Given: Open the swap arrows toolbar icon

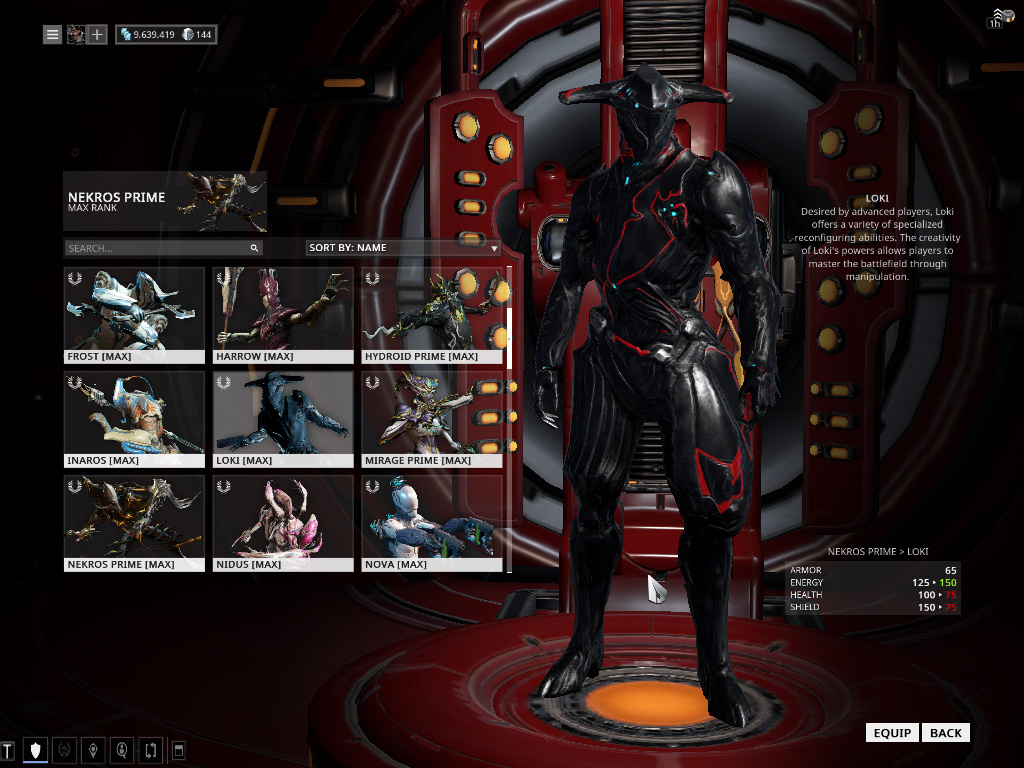Looking at the screenshot, I should pos(150,749).
